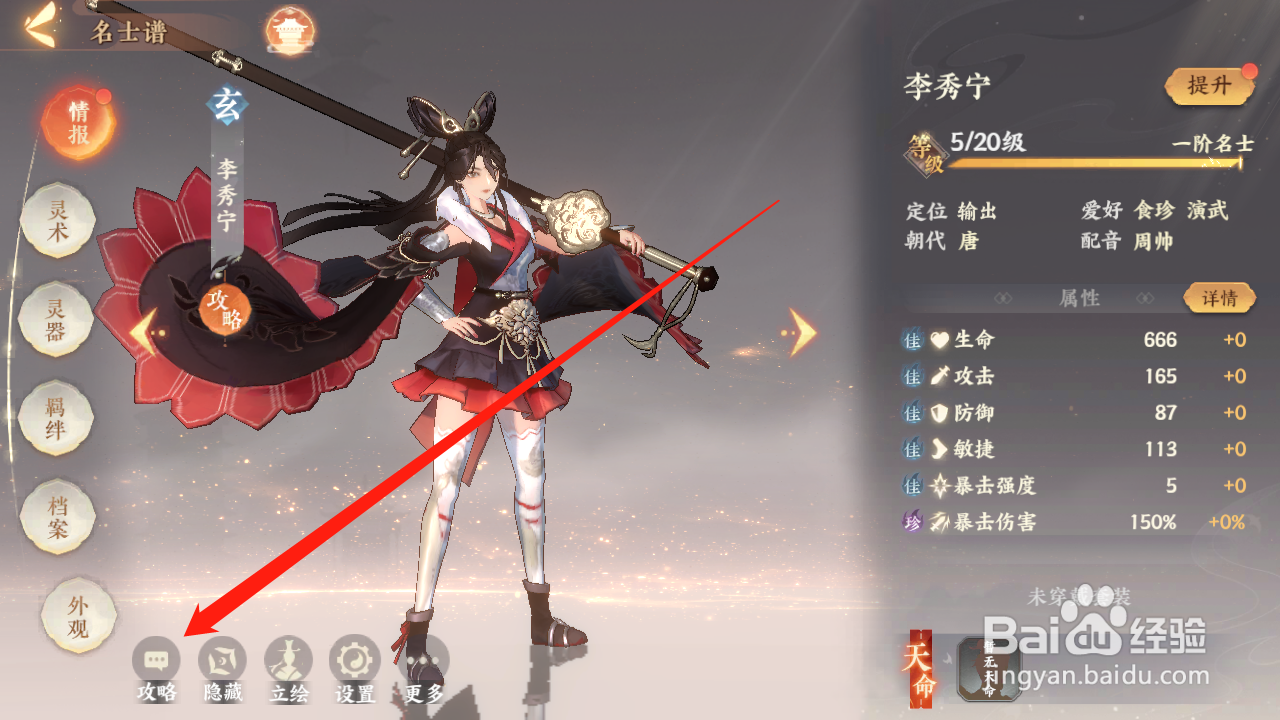Viewport: 1280px width, 720px height.
Task: Switch to the 灵术 tab
Action: pos(59,221)
